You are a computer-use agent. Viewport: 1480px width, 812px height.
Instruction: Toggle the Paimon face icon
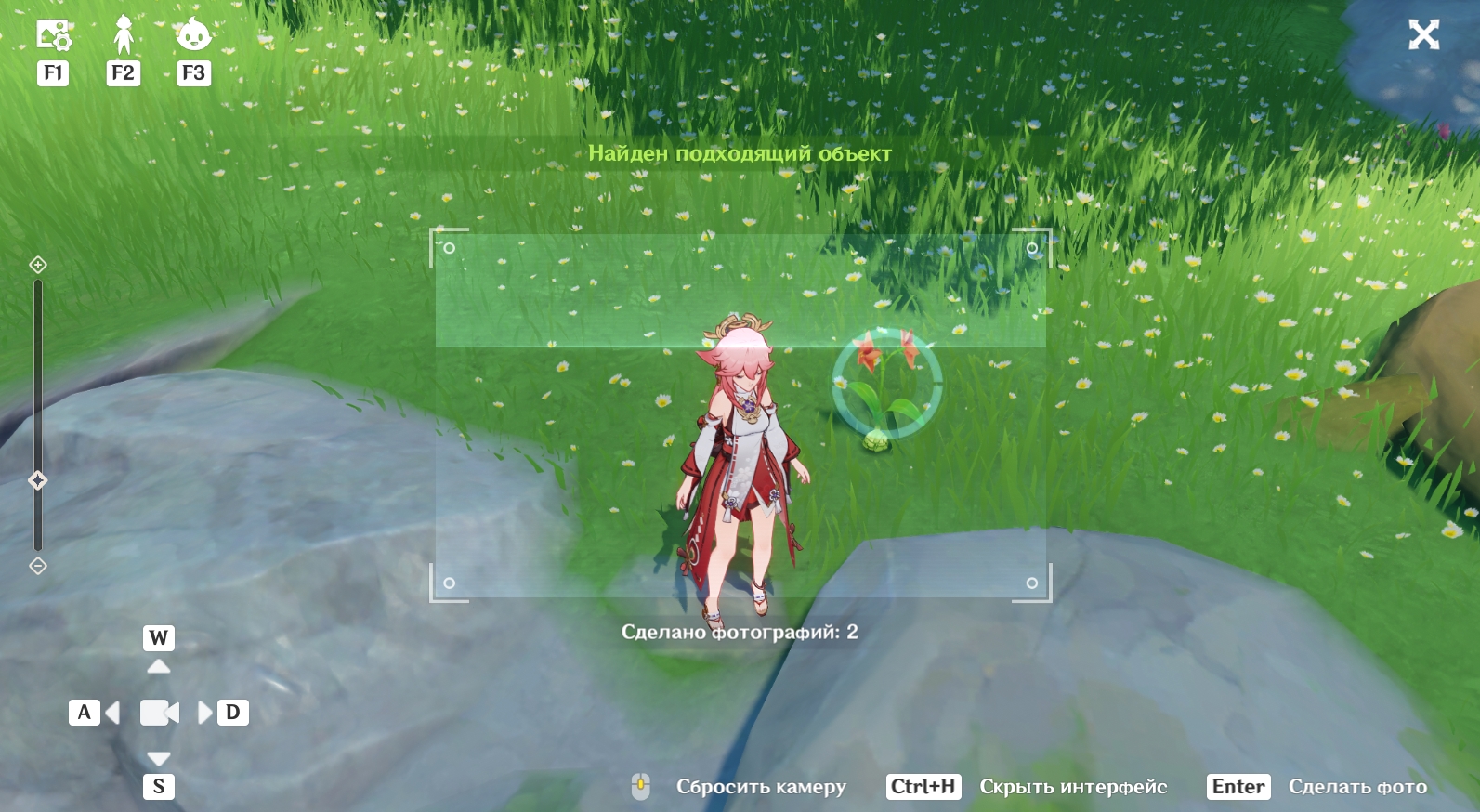(193, 35)
